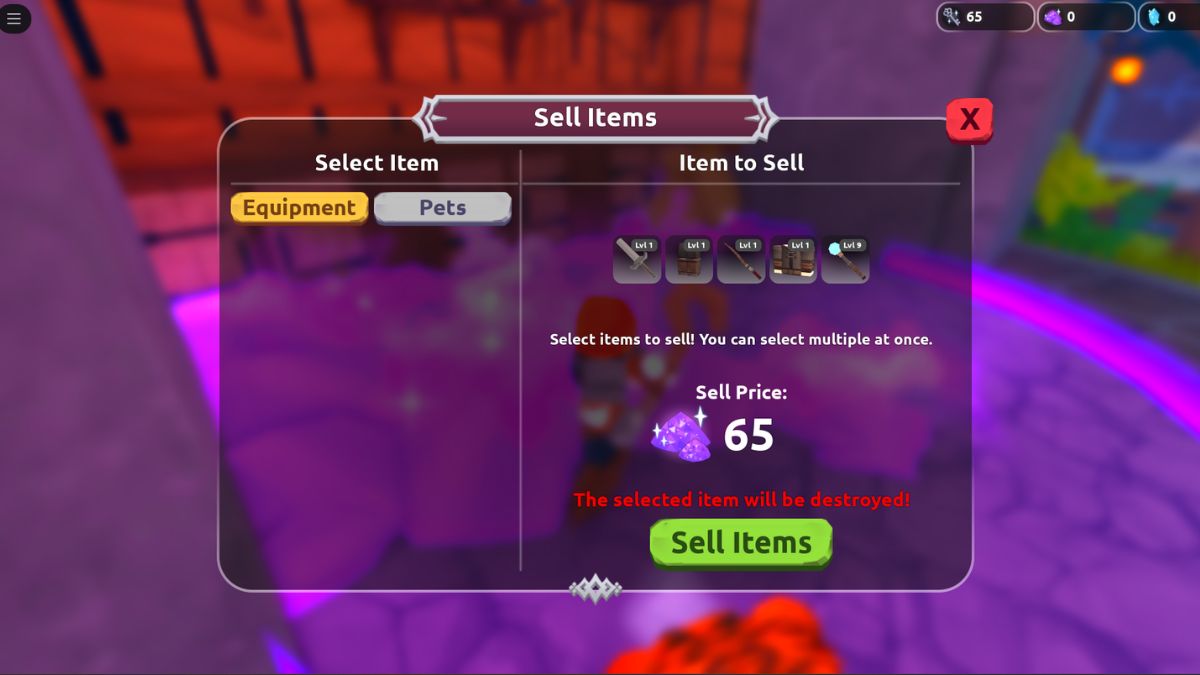1200x675 pixels.
Task: Close the Sell Items window
Action: 969,120
